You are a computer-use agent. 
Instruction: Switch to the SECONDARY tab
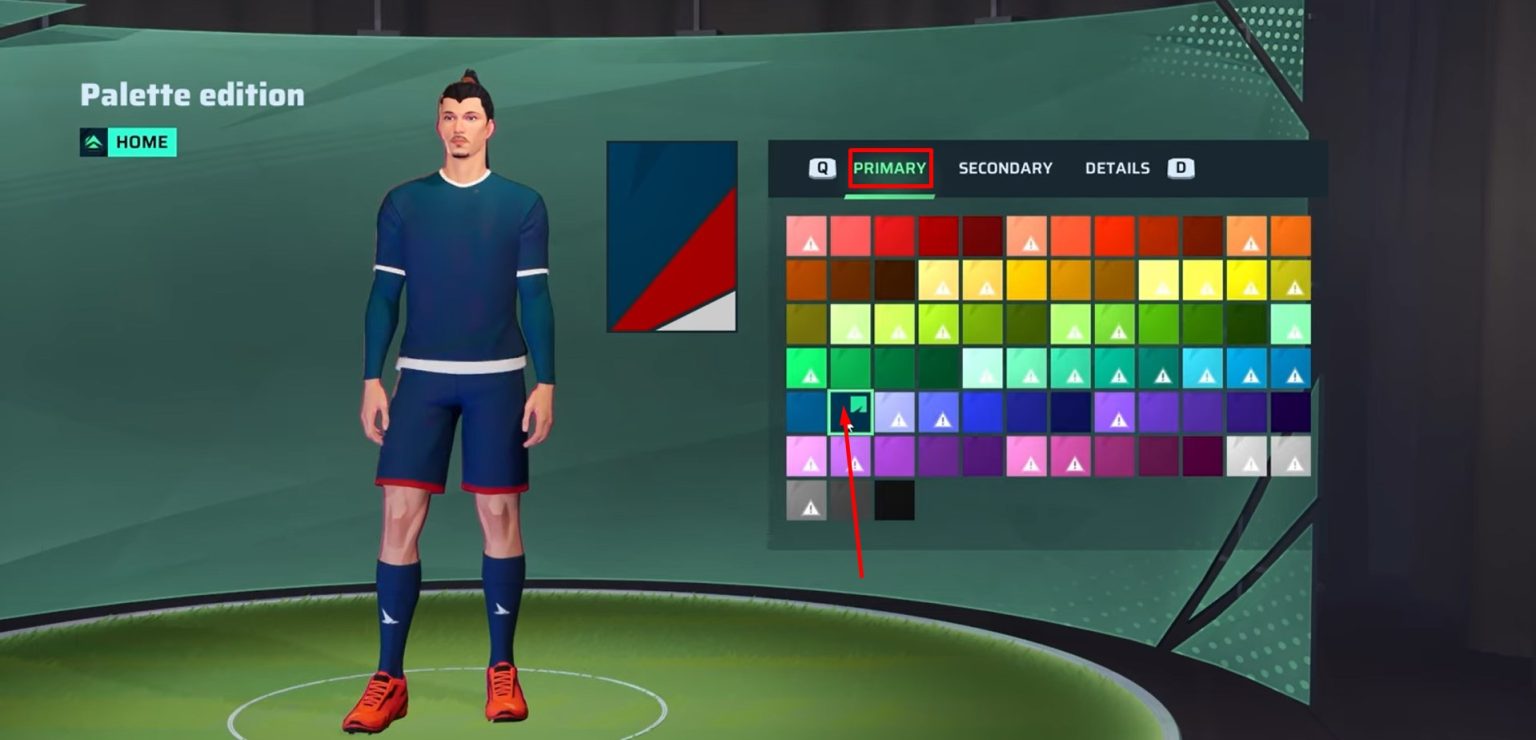1005,168
